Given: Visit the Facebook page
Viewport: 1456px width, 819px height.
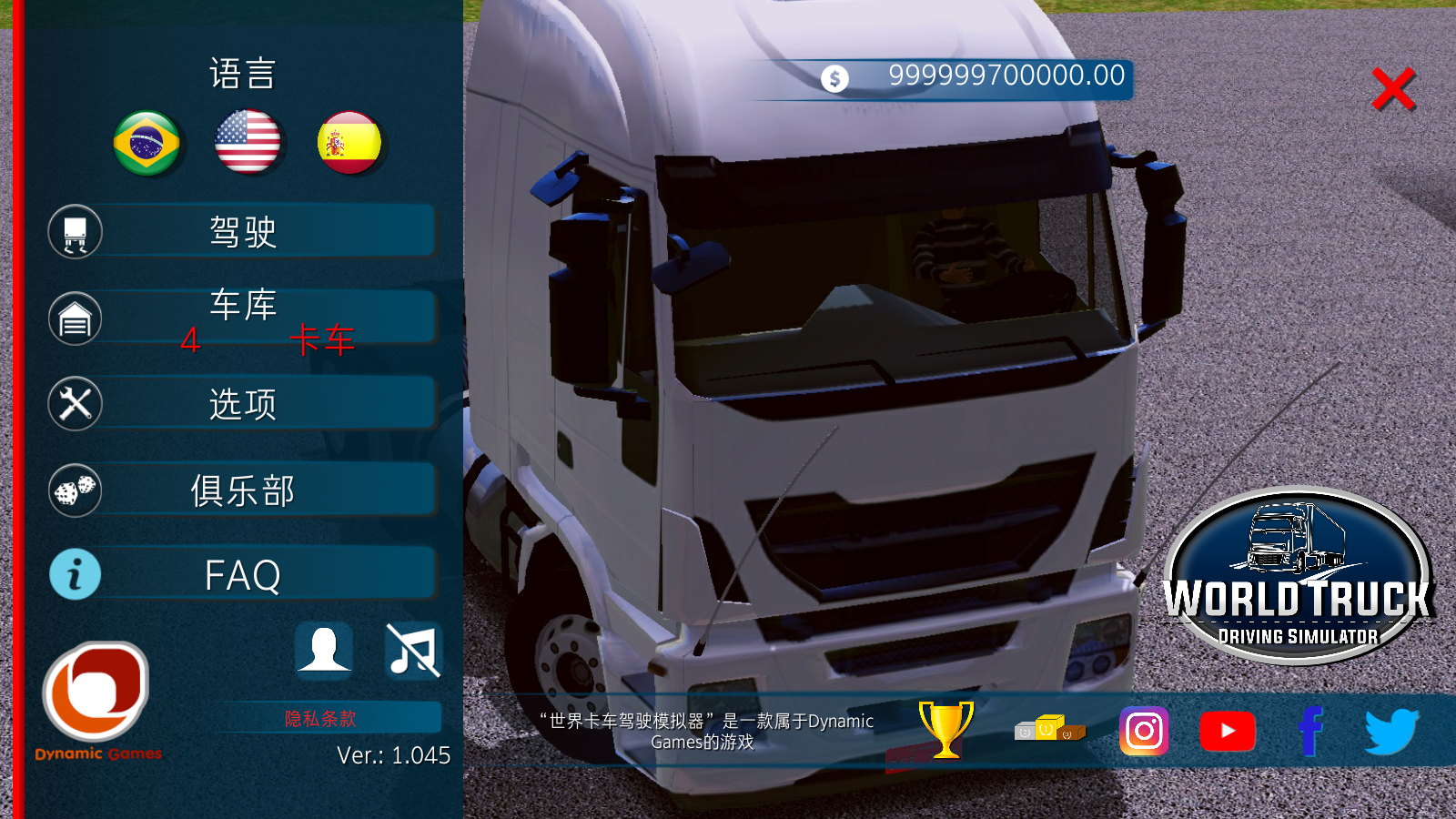Looking at the screenshot, I should pyautogui.click(x=1310, y=731).
